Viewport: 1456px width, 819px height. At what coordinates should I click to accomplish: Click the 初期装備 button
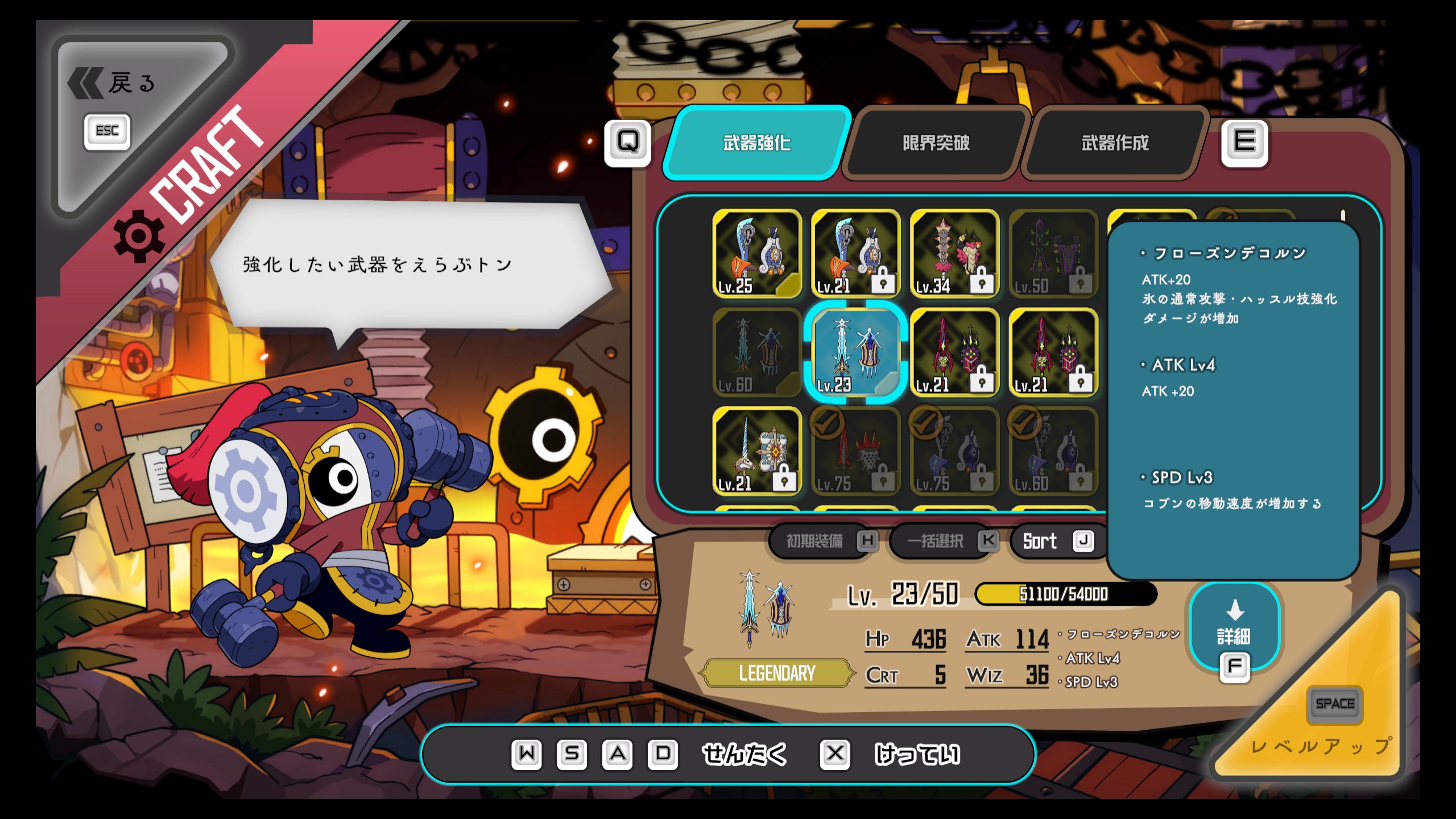coord(822,541)
